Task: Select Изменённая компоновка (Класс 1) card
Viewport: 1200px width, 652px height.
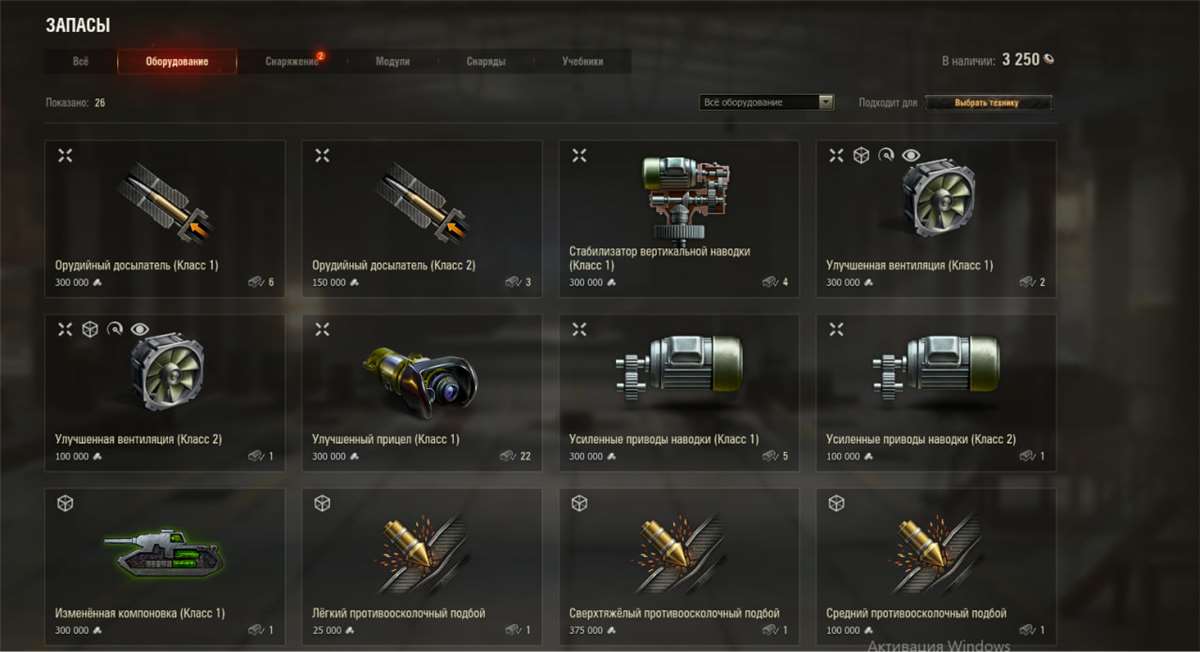Action: pyautogui.click(x=165, y=566)
